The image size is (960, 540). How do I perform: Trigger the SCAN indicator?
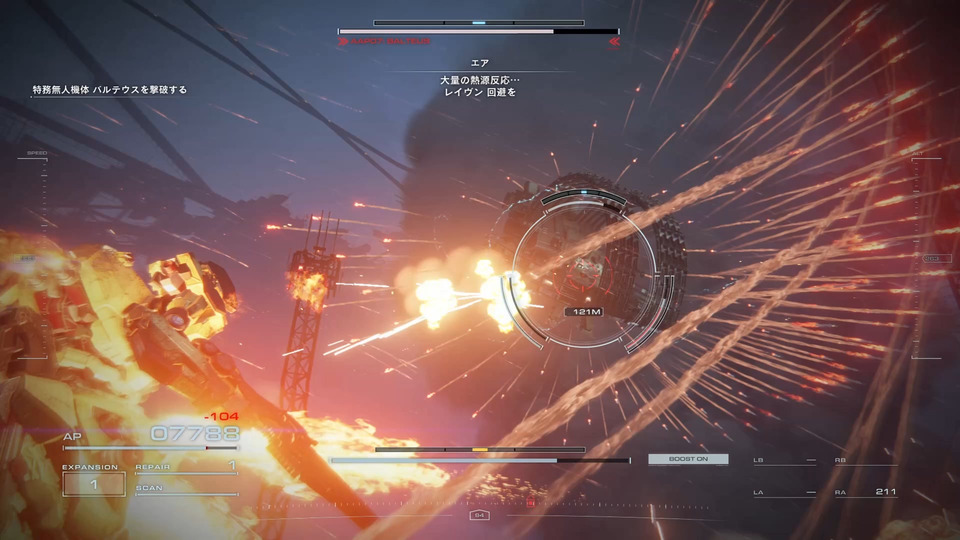coord(186,488)
